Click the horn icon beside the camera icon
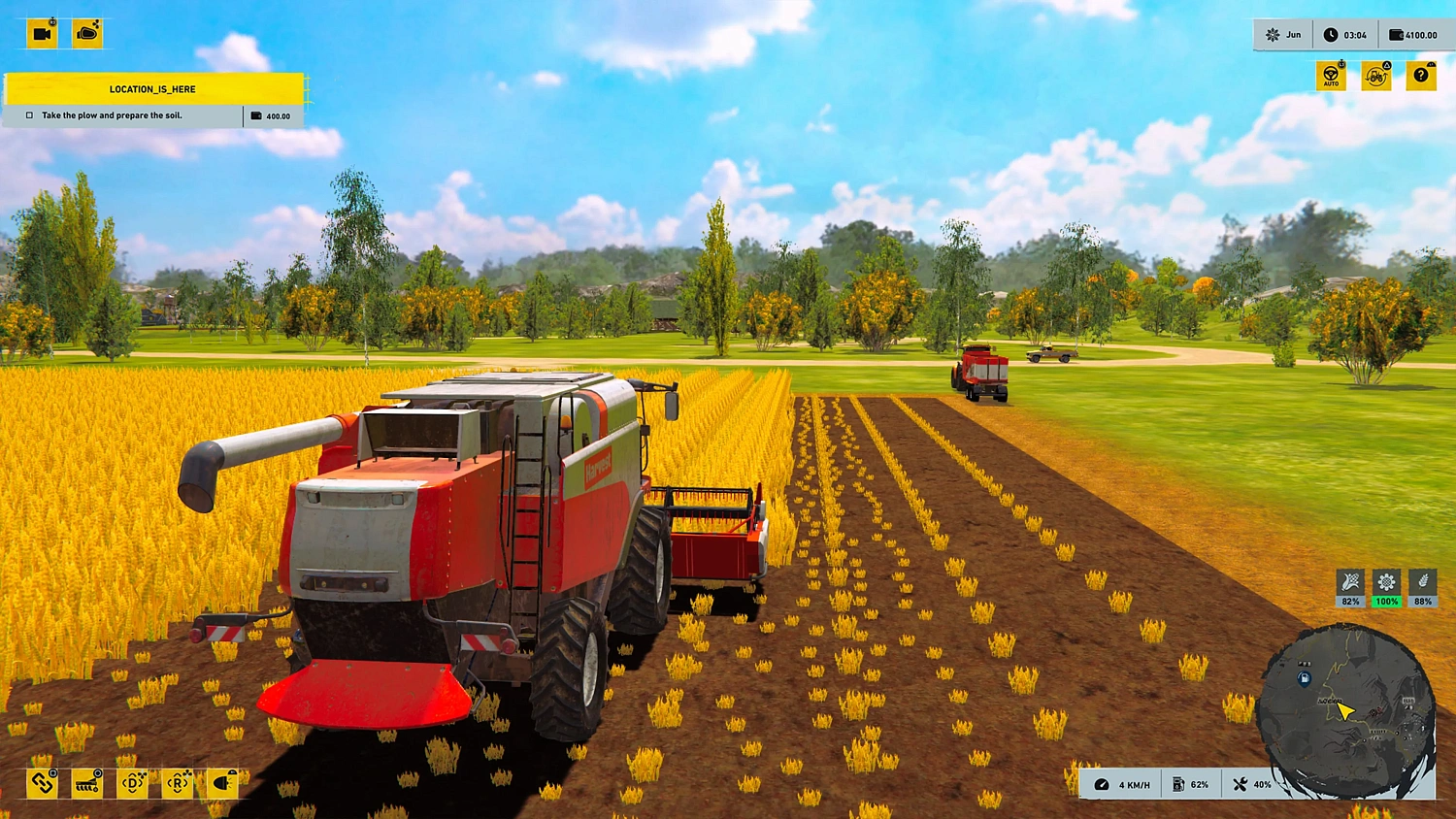This screenshot has height=819, width=1456. pos(85,32)
